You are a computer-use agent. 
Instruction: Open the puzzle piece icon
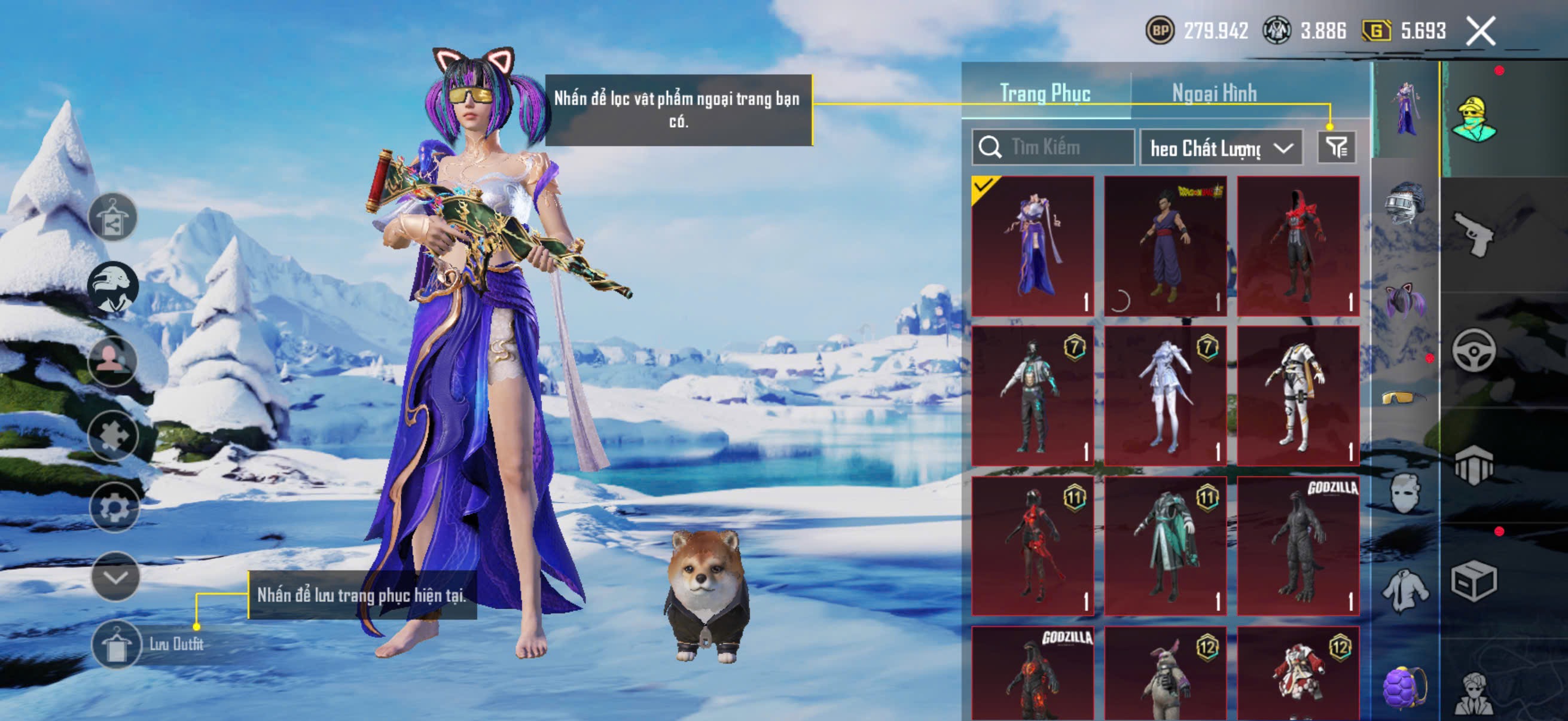(x=113, y=435)
